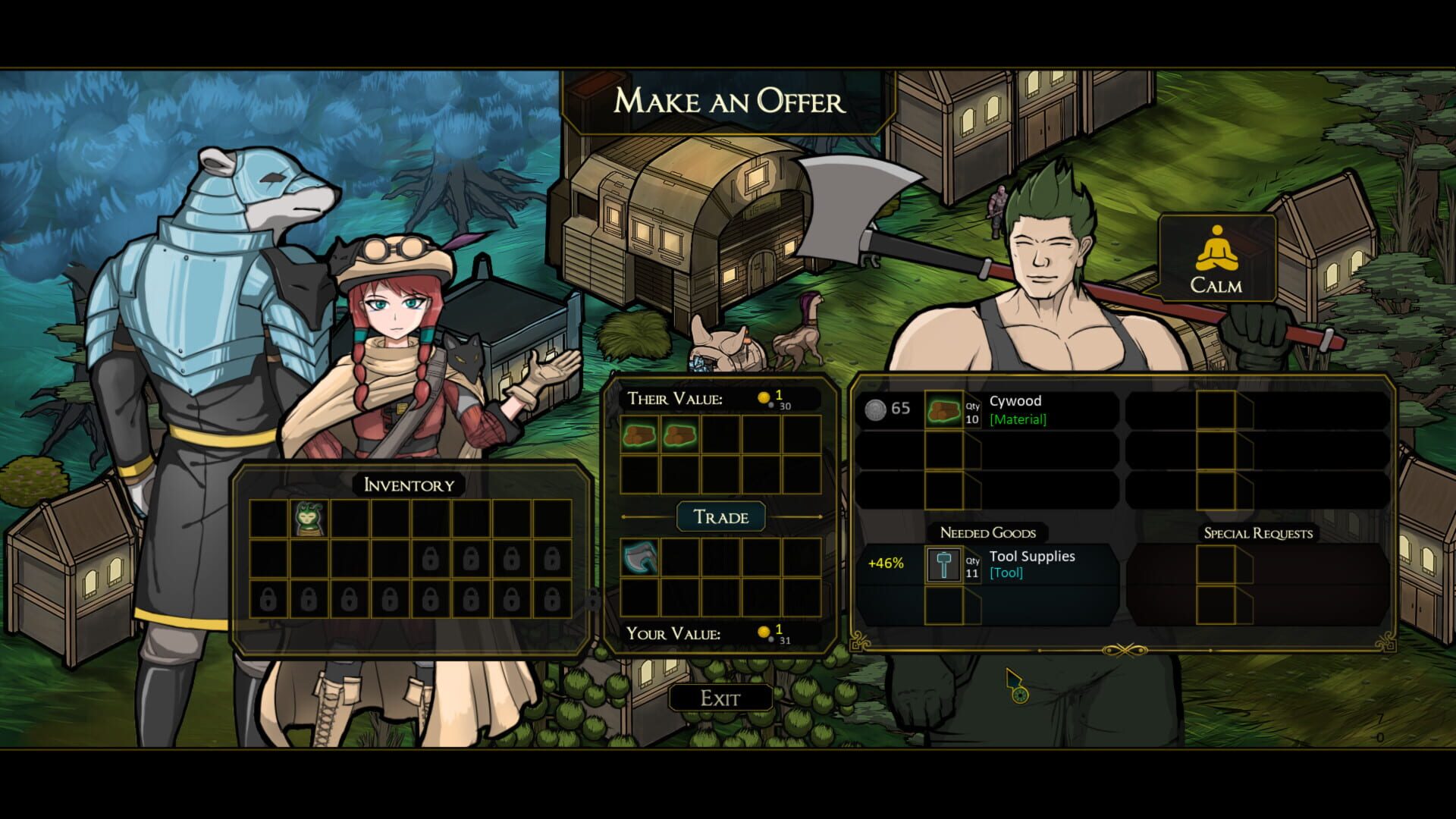
Task: Select the green creature item in Inventory
Action: pos(309,519)
